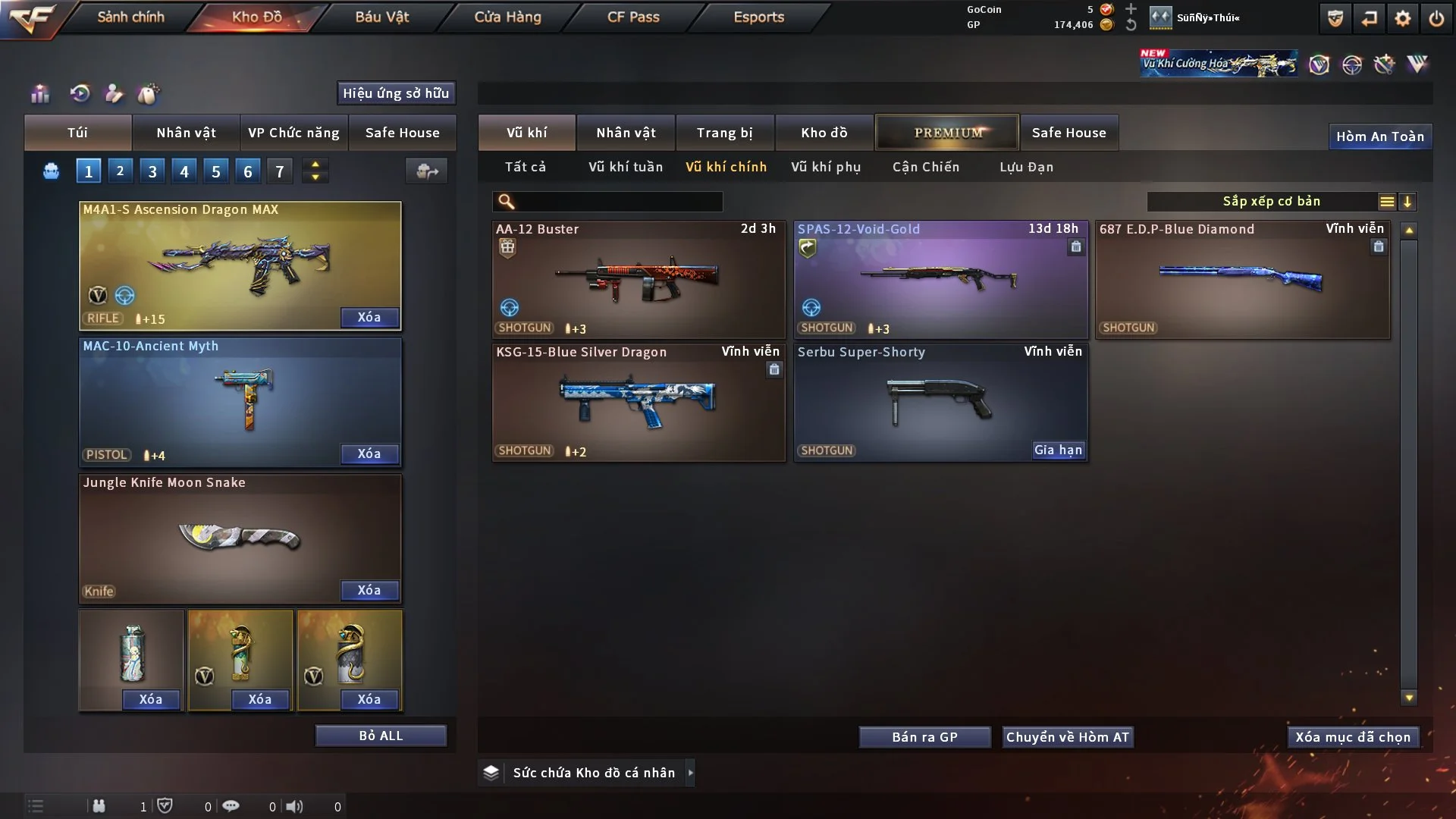Choose the SPAS-12-Void-Gold shotgun

point(940,280)
